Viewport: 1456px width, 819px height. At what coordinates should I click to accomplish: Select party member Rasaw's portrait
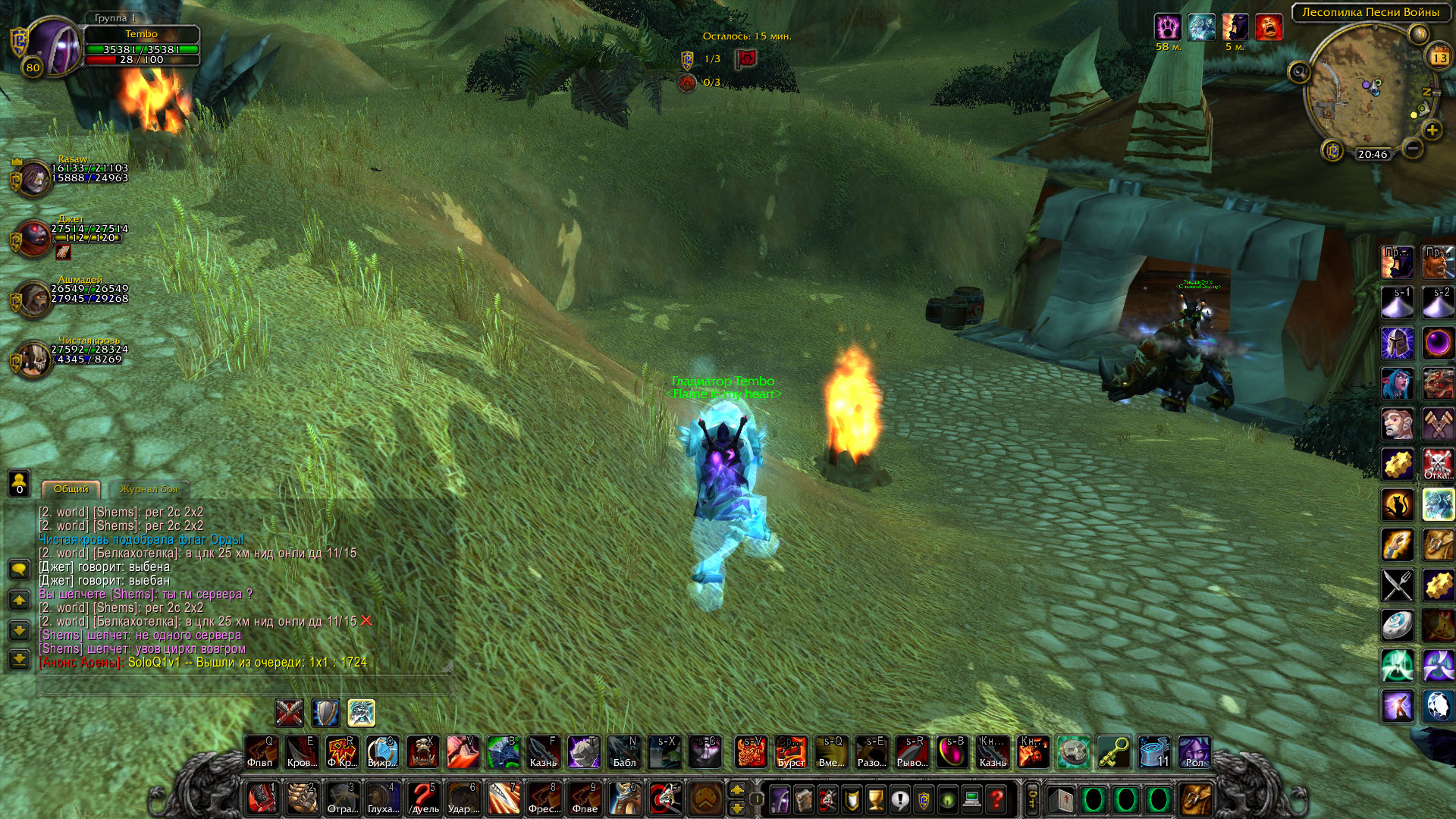coord(32,179)
